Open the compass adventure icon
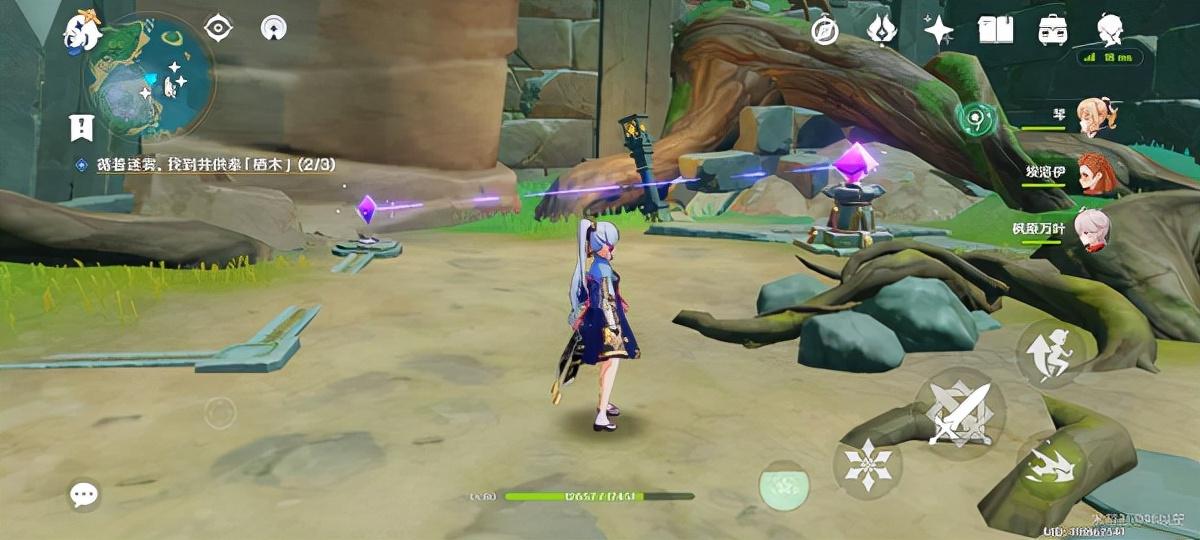This screenshot has height=540, width=1200. [x=825, y=31]
